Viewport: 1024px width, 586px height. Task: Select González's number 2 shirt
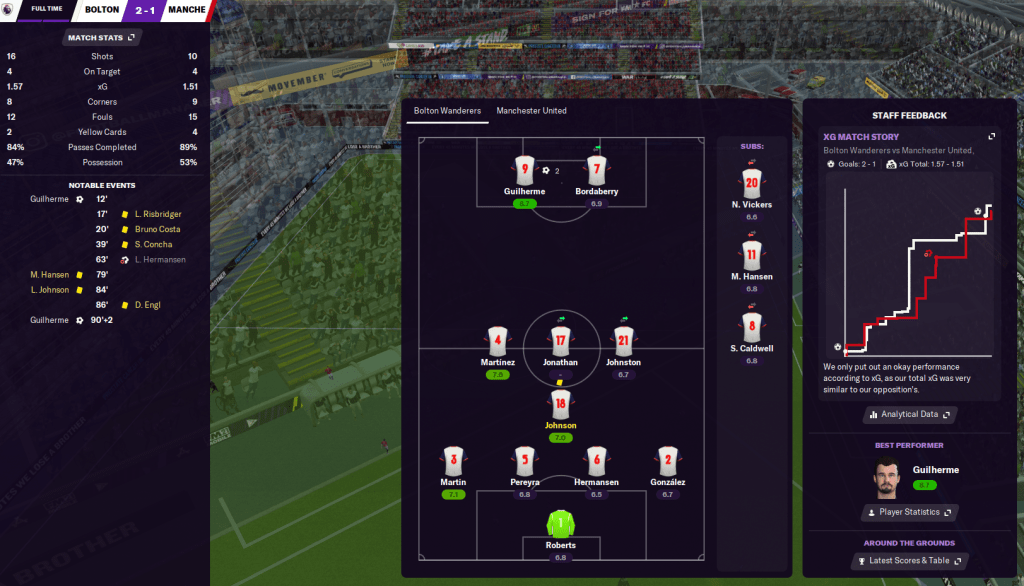point(668,461)
